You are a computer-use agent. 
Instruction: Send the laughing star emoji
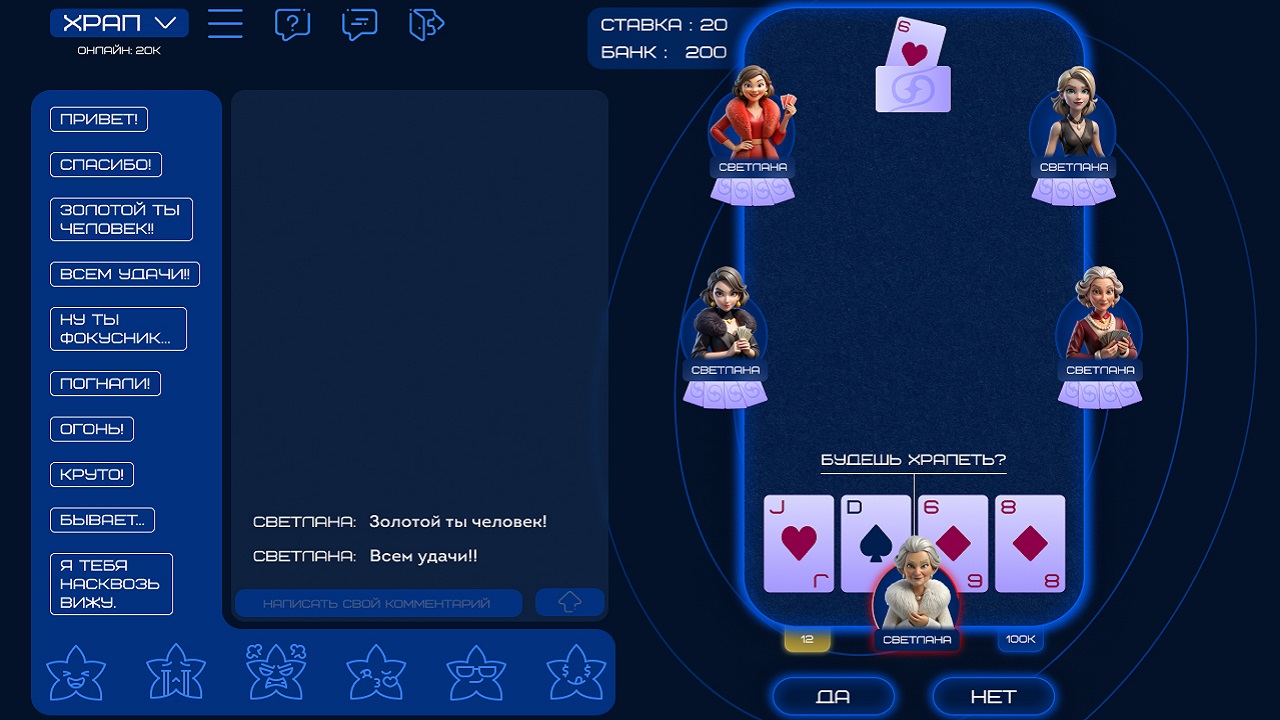coord(75,672)
